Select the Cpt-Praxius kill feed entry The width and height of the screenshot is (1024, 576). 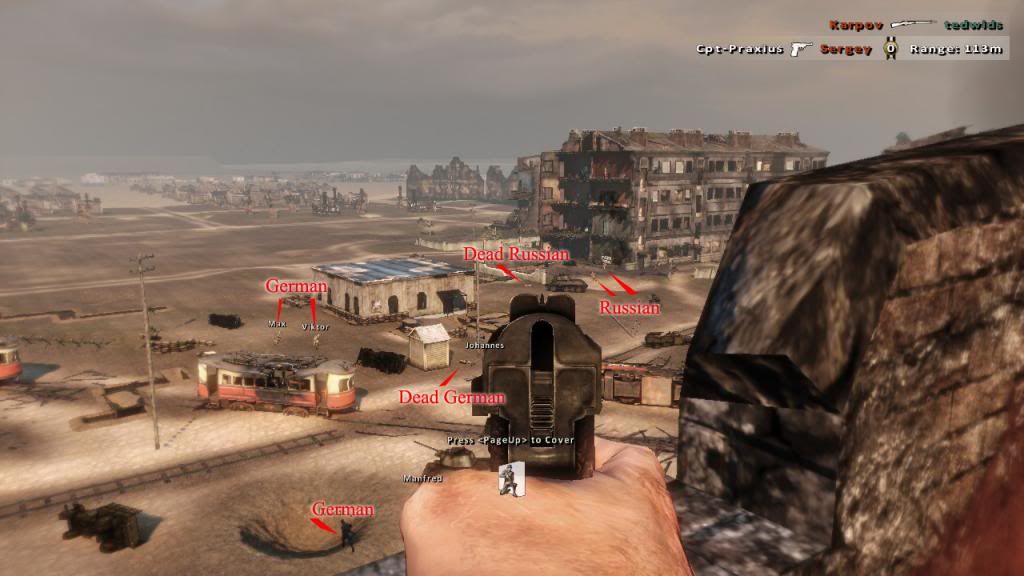[740, 48]
